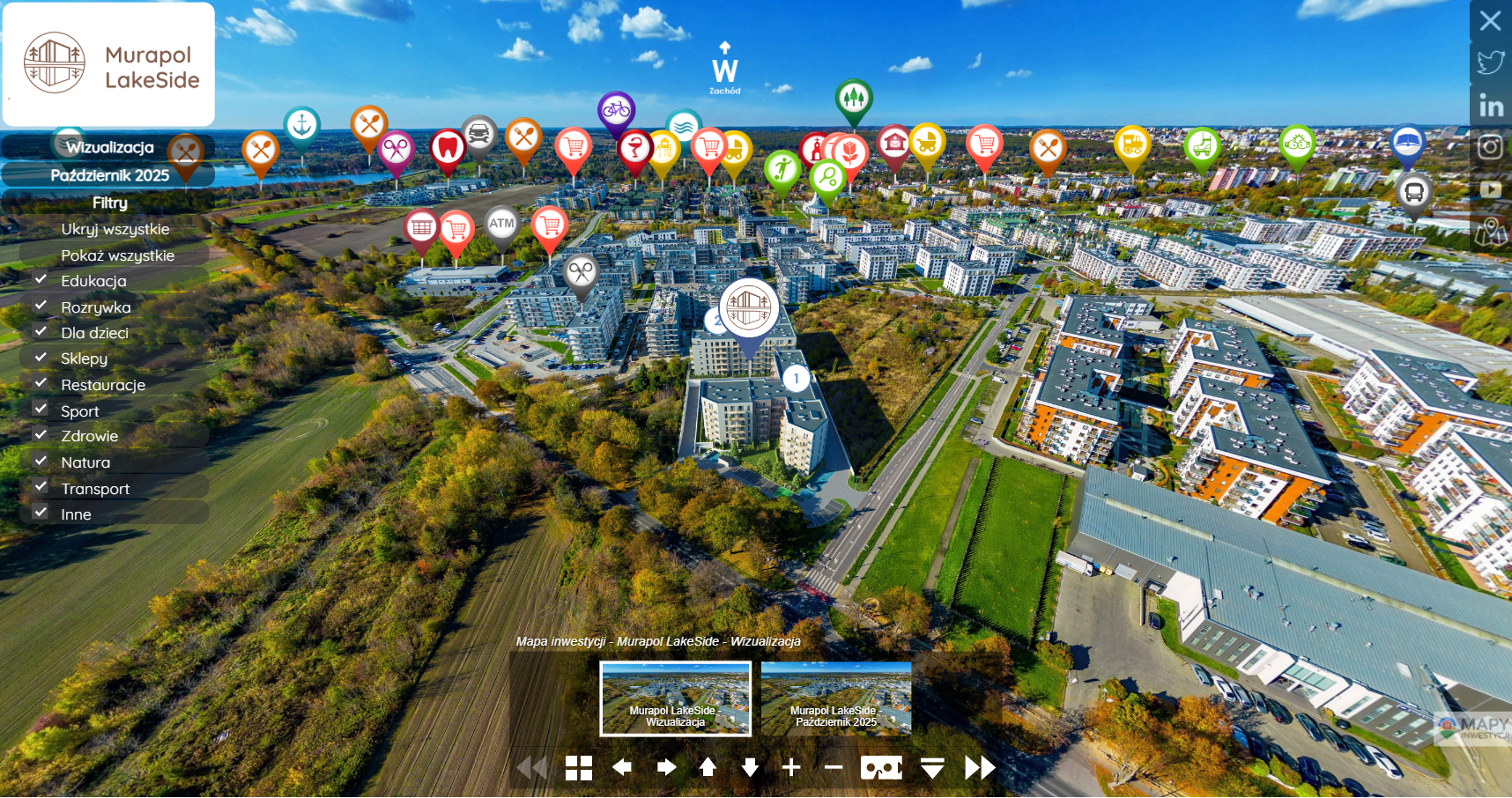The image size is (1512, 798).
Task: Go to the next panorama
Action: coord(979,768)
